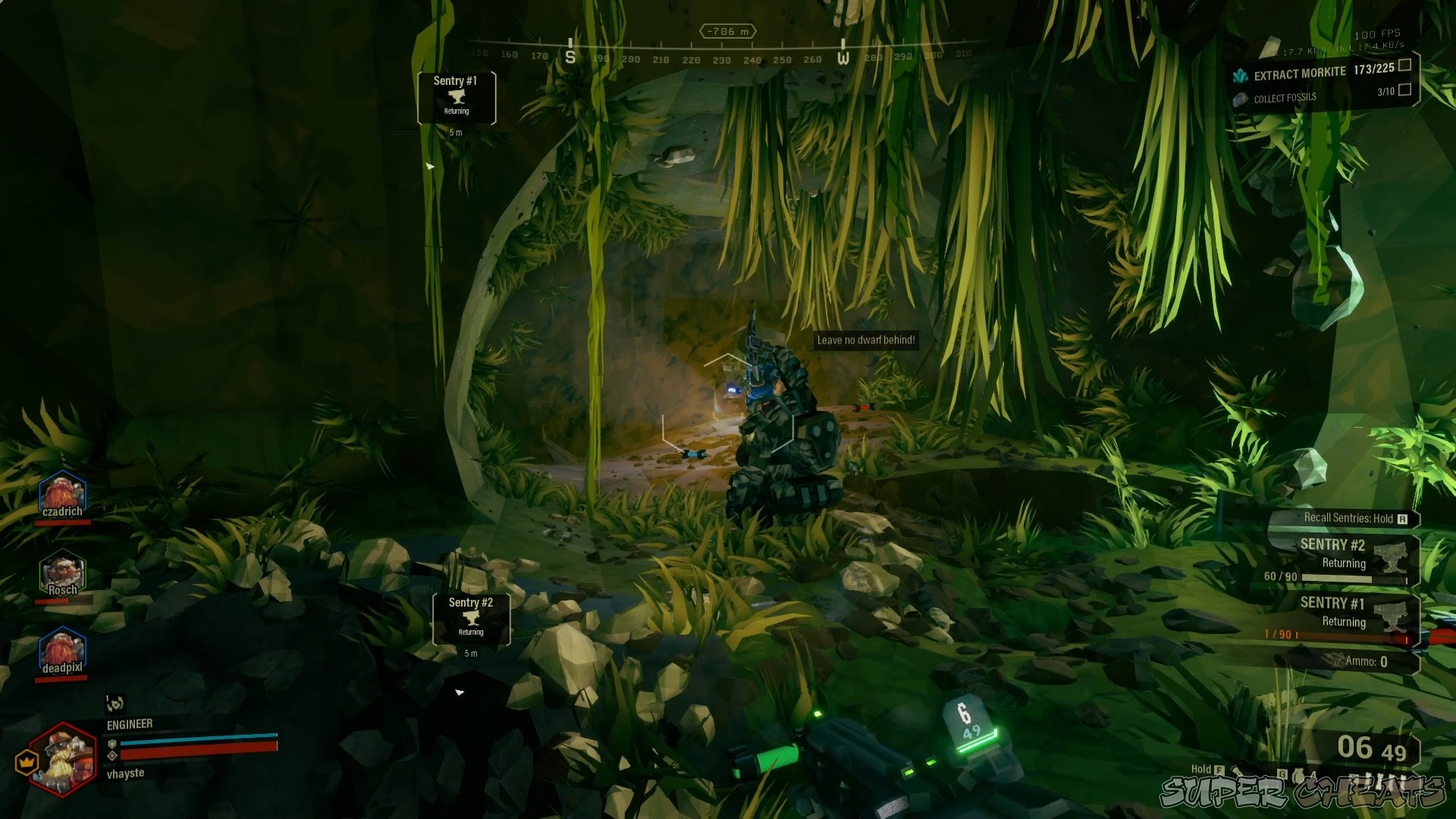
Task: Click the depth meter readout badge
Action: [727, 31]
